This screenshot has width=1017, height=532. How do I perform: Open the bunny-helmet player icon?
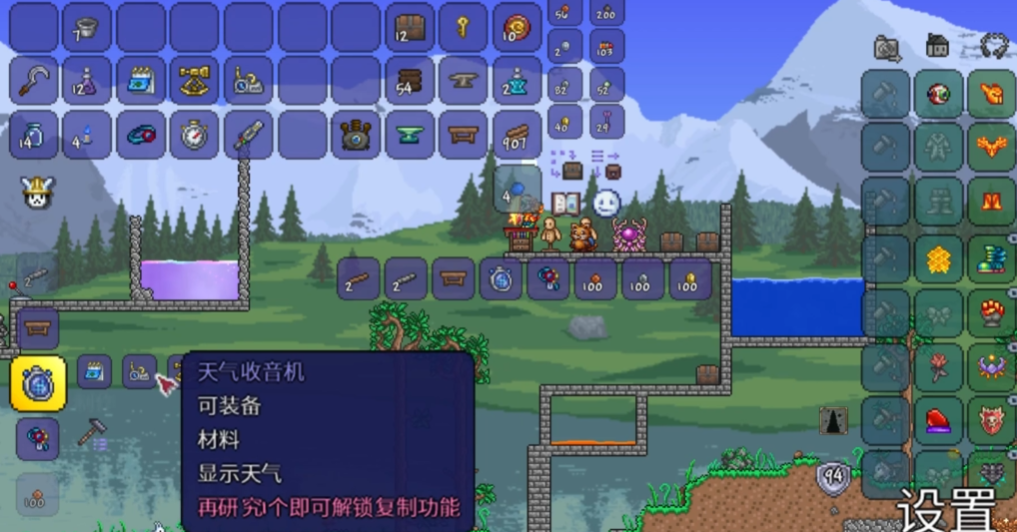tap(36, 191)
